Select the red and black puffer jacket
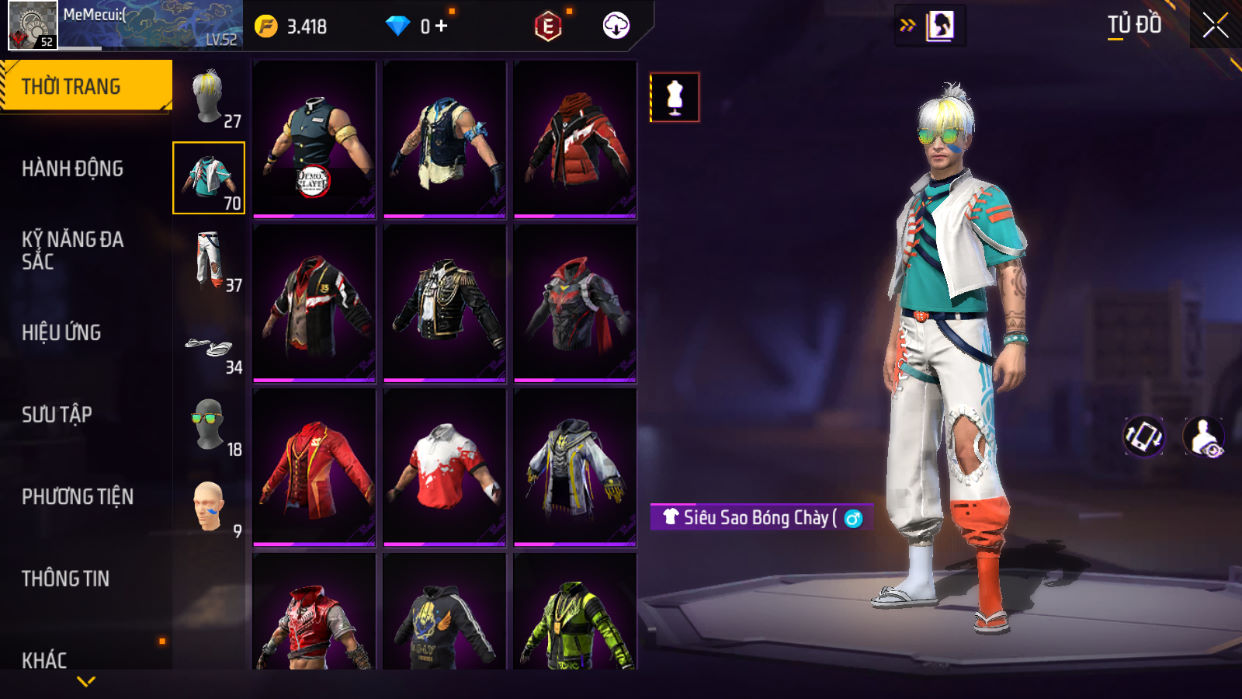Viewport: 1242px width, 699px height. pyautogui.click(x=575, y=139)
